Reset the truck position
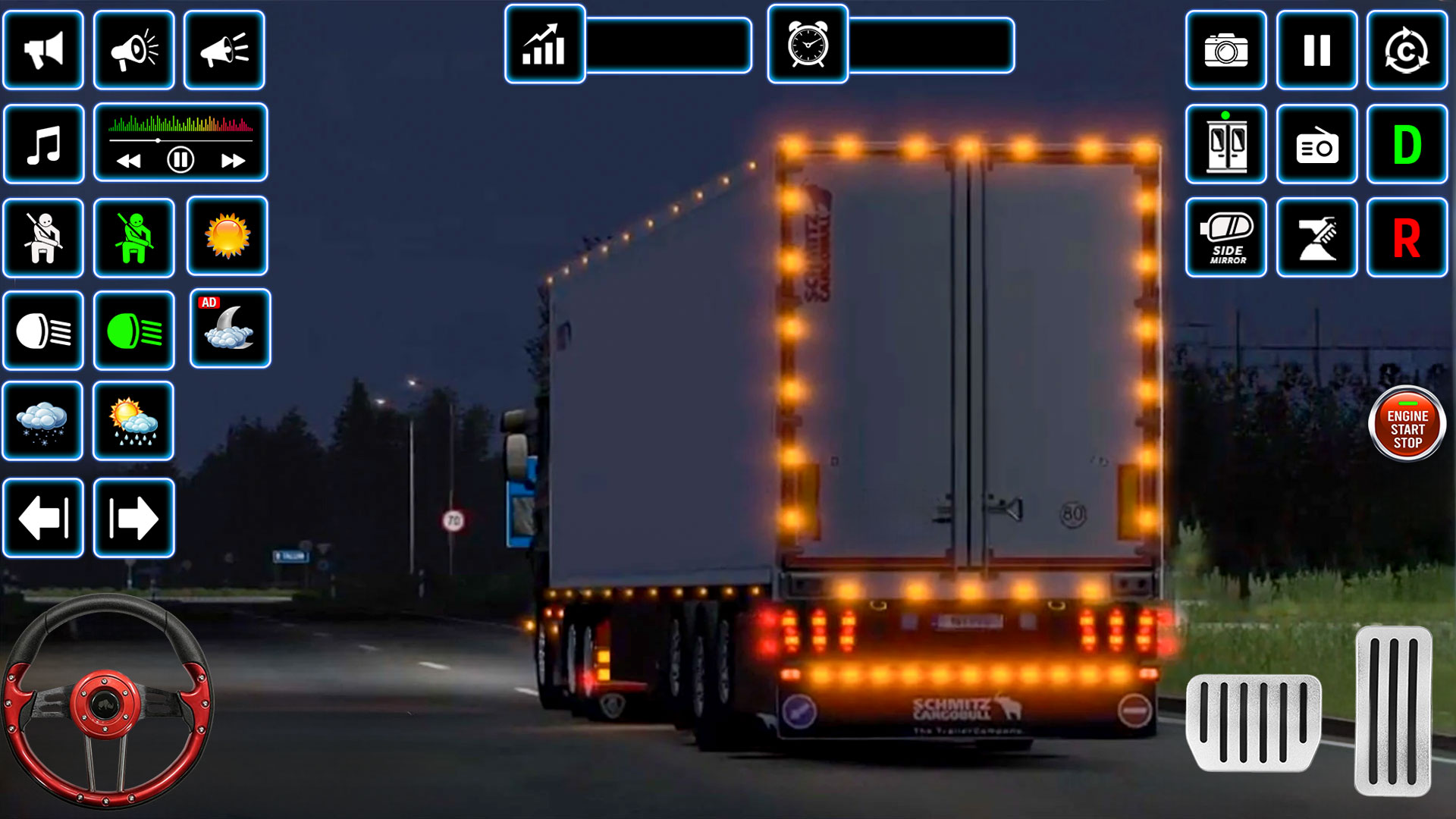This screenshot has width=1456, height=819. 1407,50
